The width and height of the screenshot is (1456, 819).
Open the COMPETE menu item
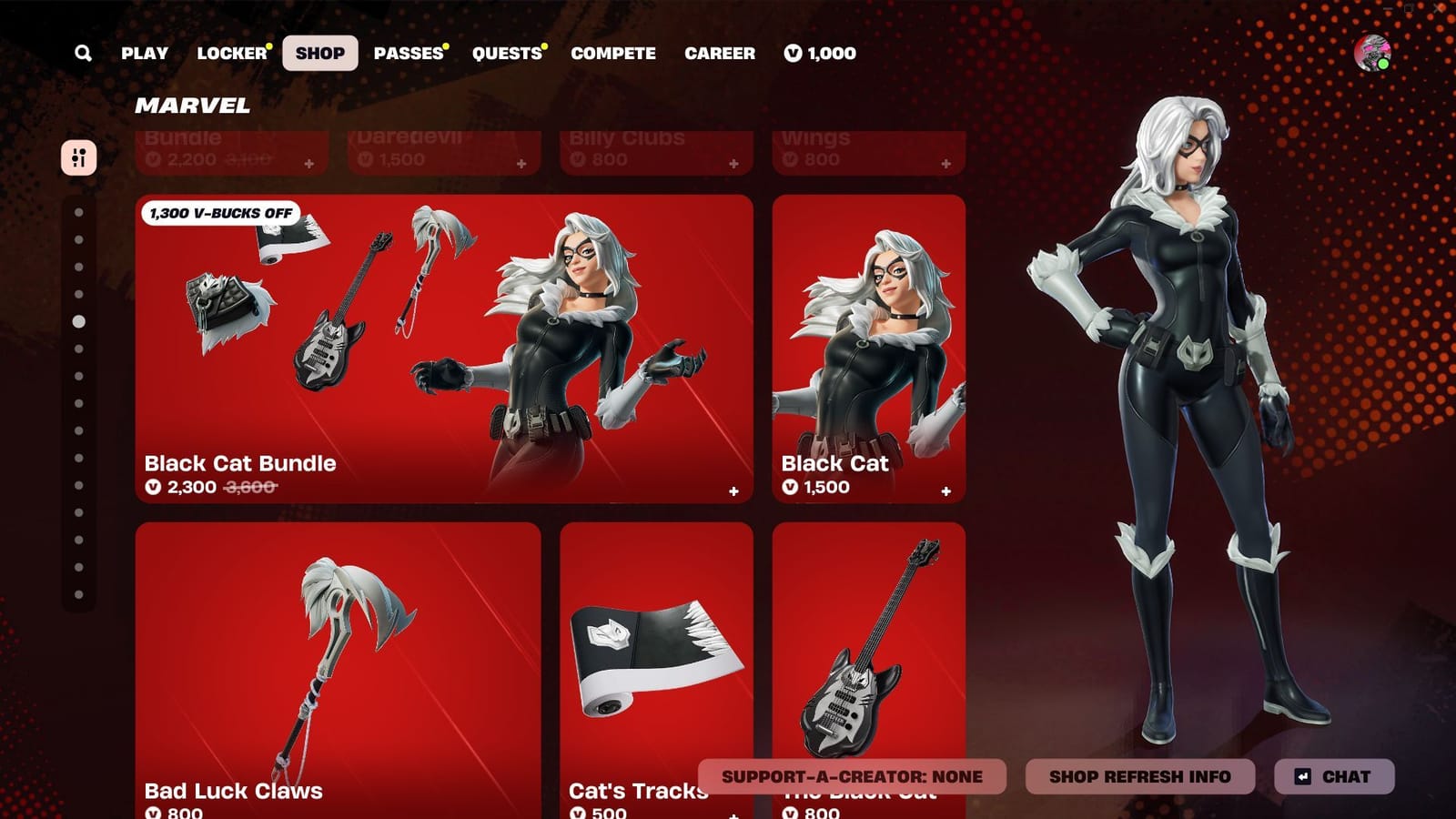point(612,53)
